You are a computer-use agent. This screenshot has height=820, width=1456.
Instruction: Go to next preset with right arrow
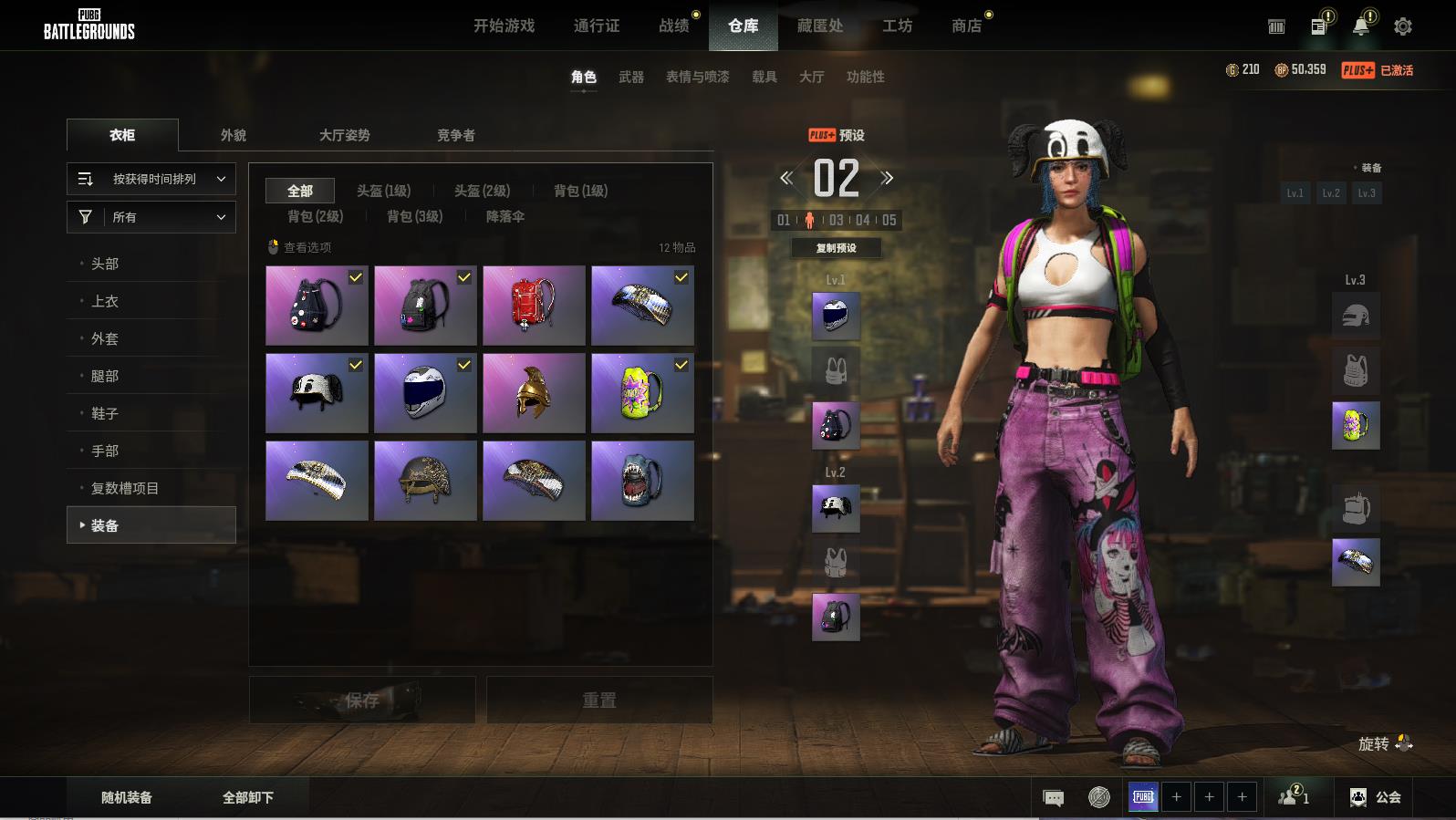click(888, 178)
